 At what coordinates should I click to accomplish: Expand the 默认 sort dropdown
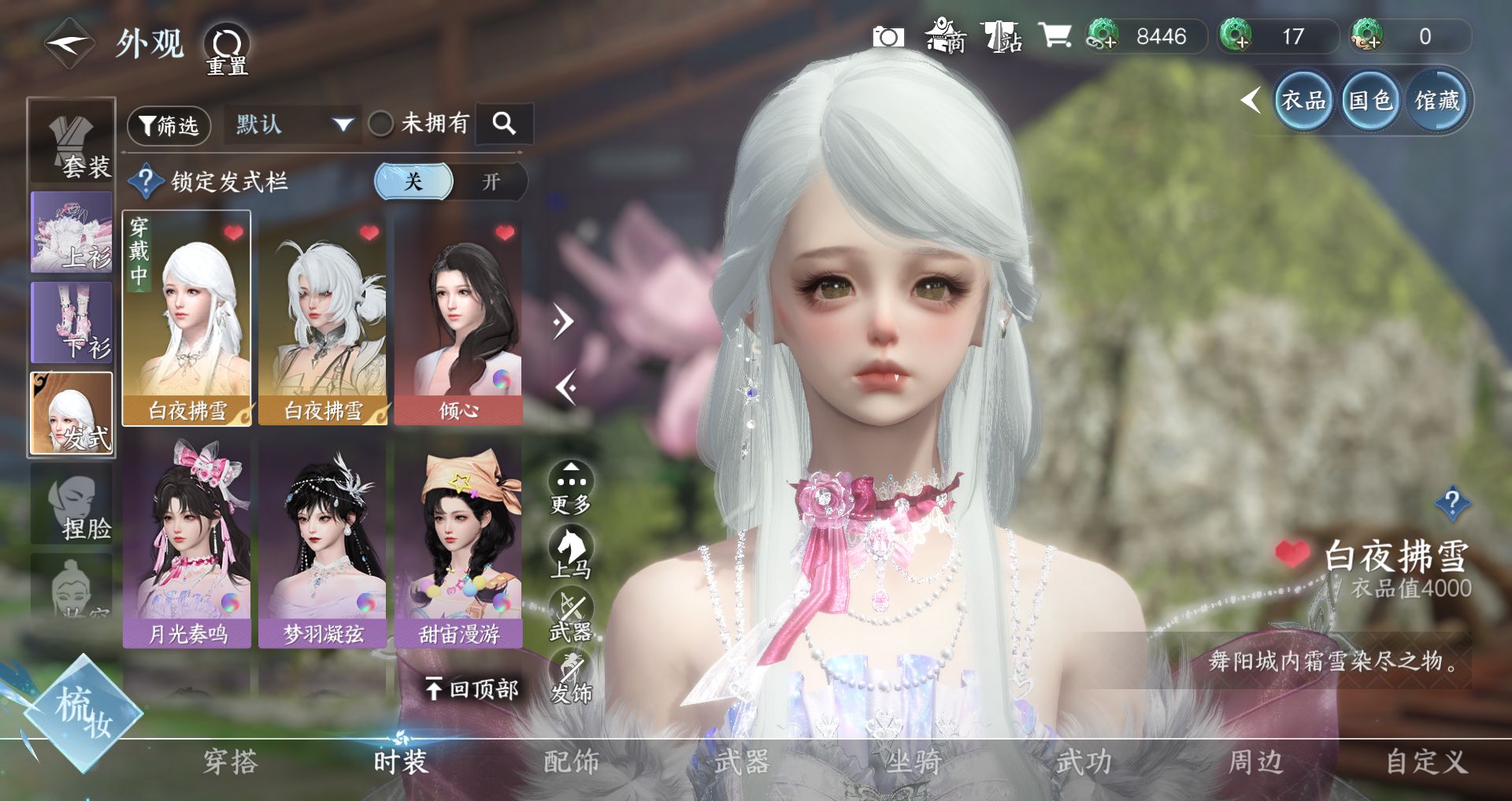point(293,124)
